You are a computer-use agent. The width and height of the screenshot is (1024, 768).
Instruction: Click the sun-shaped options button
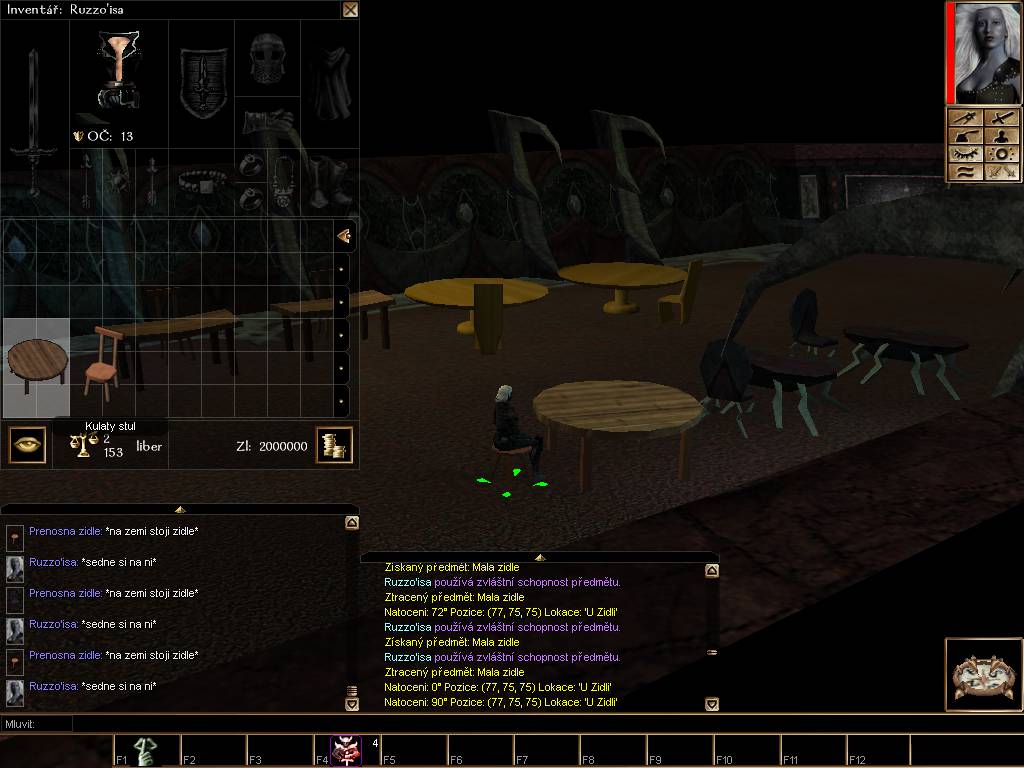pos(1003,154)
